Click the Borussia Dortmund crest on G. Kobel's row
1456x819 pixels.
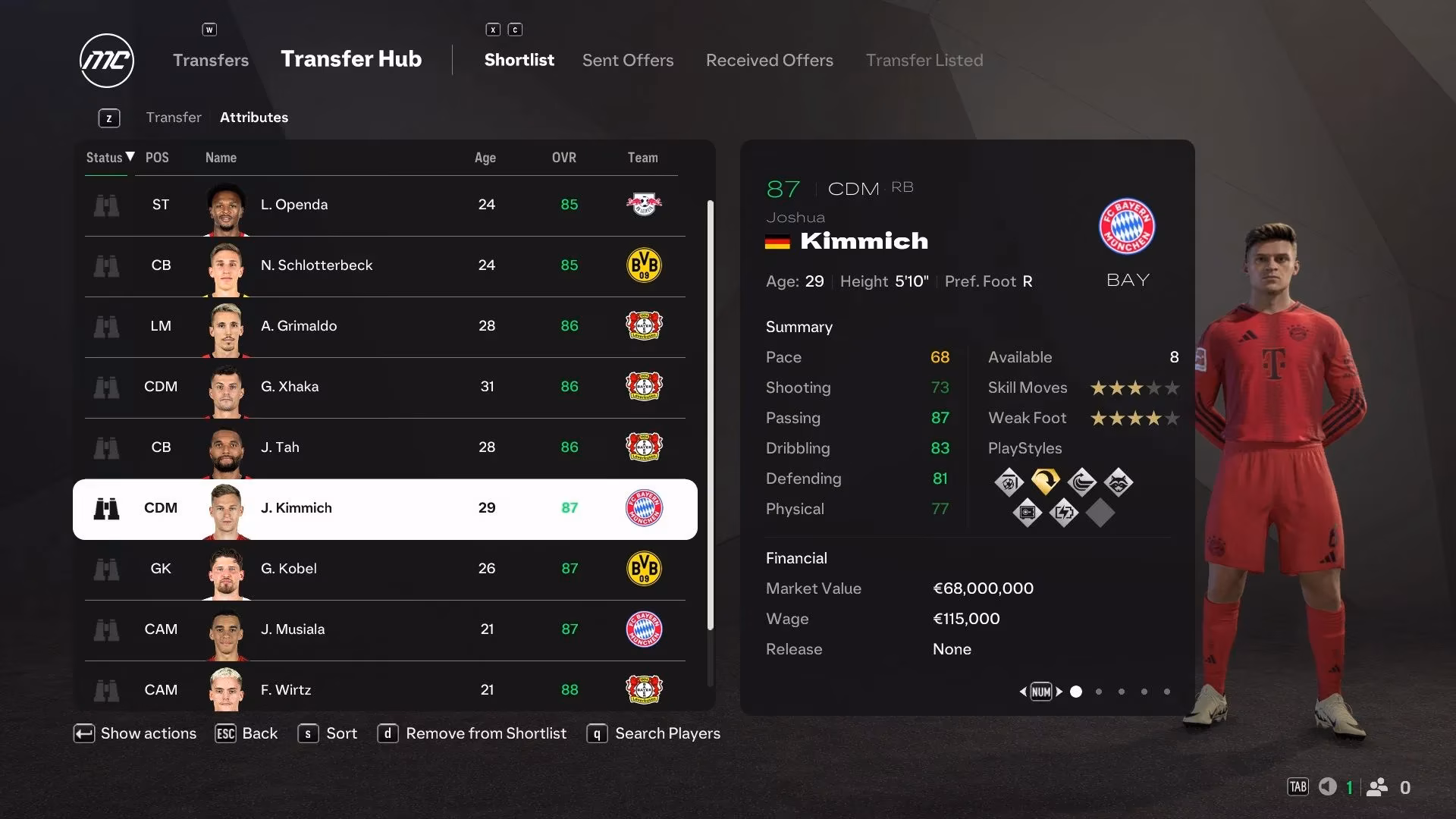pyautogui.click(x=645, y=568)
